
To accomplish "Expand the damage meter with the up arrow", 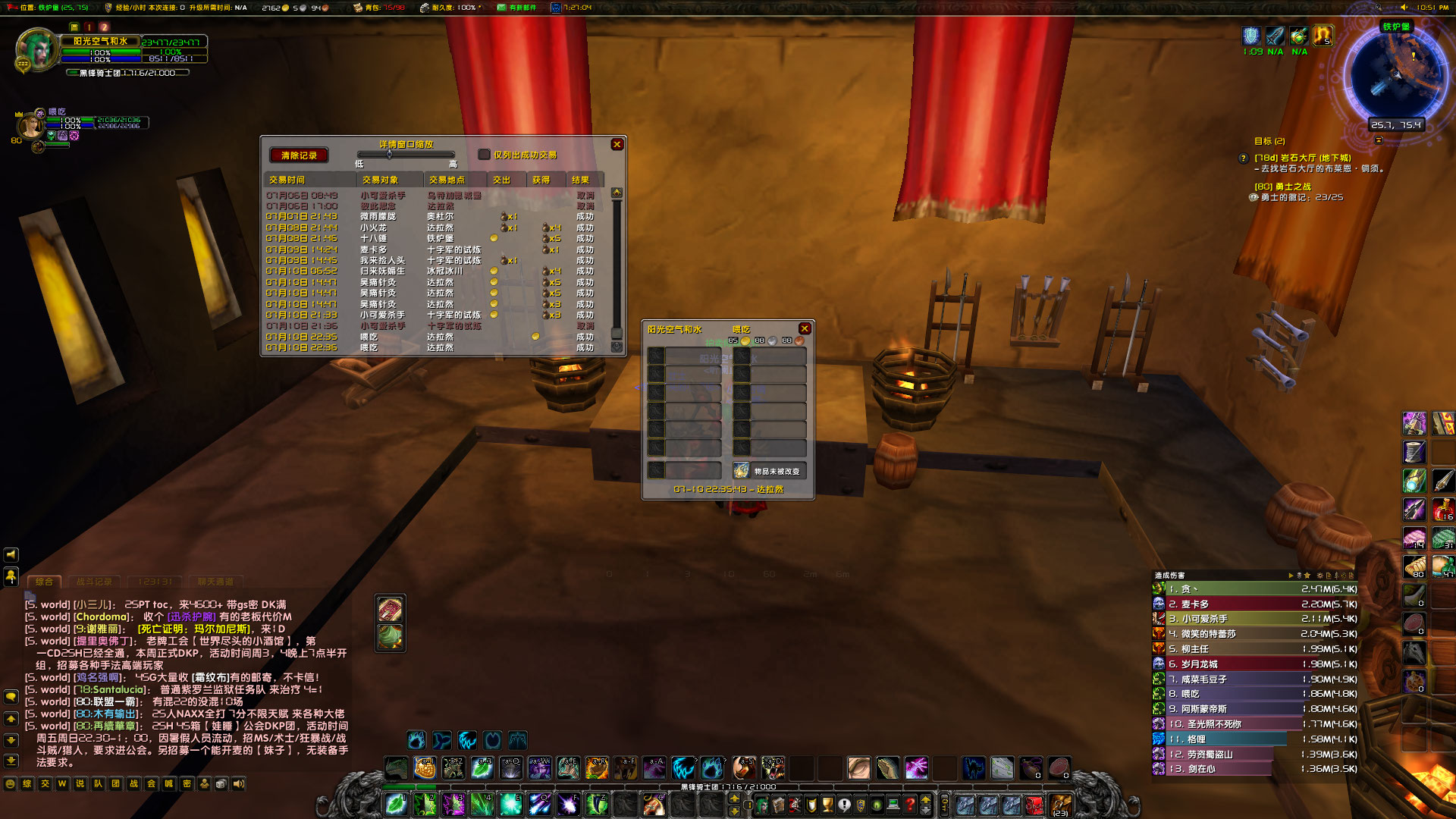I will coord(1291,575).
